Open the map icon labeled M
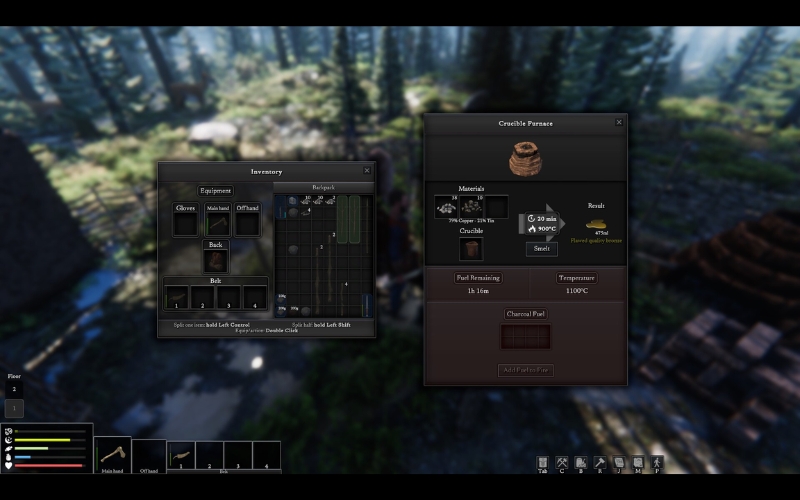The width and height of the screenshot is (800, 500). 638,462
